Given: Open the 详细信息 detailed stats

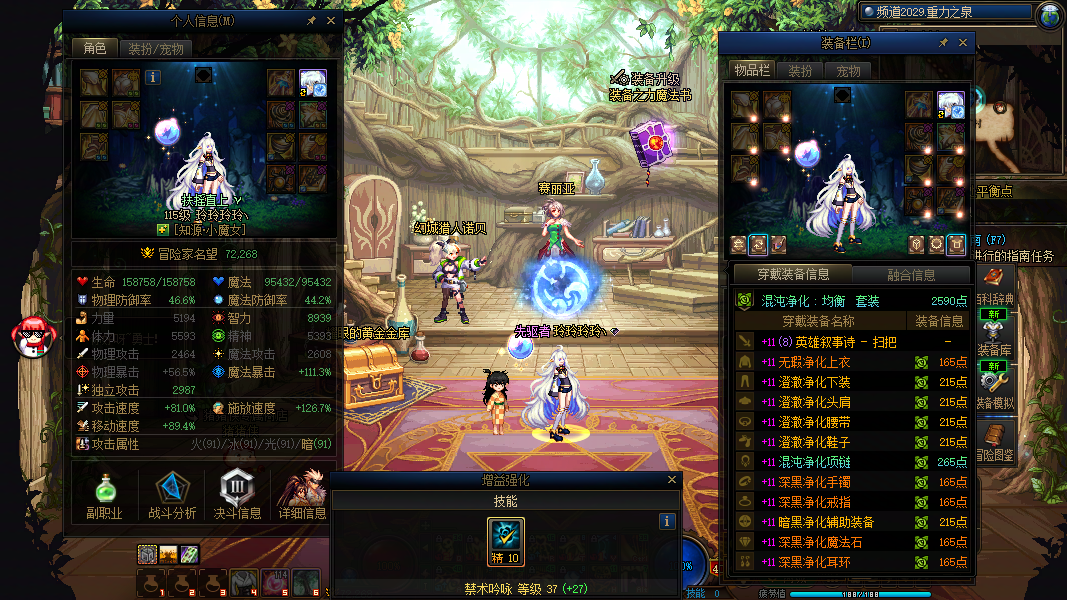Looking at the screenshot, I should click(303, 497).
